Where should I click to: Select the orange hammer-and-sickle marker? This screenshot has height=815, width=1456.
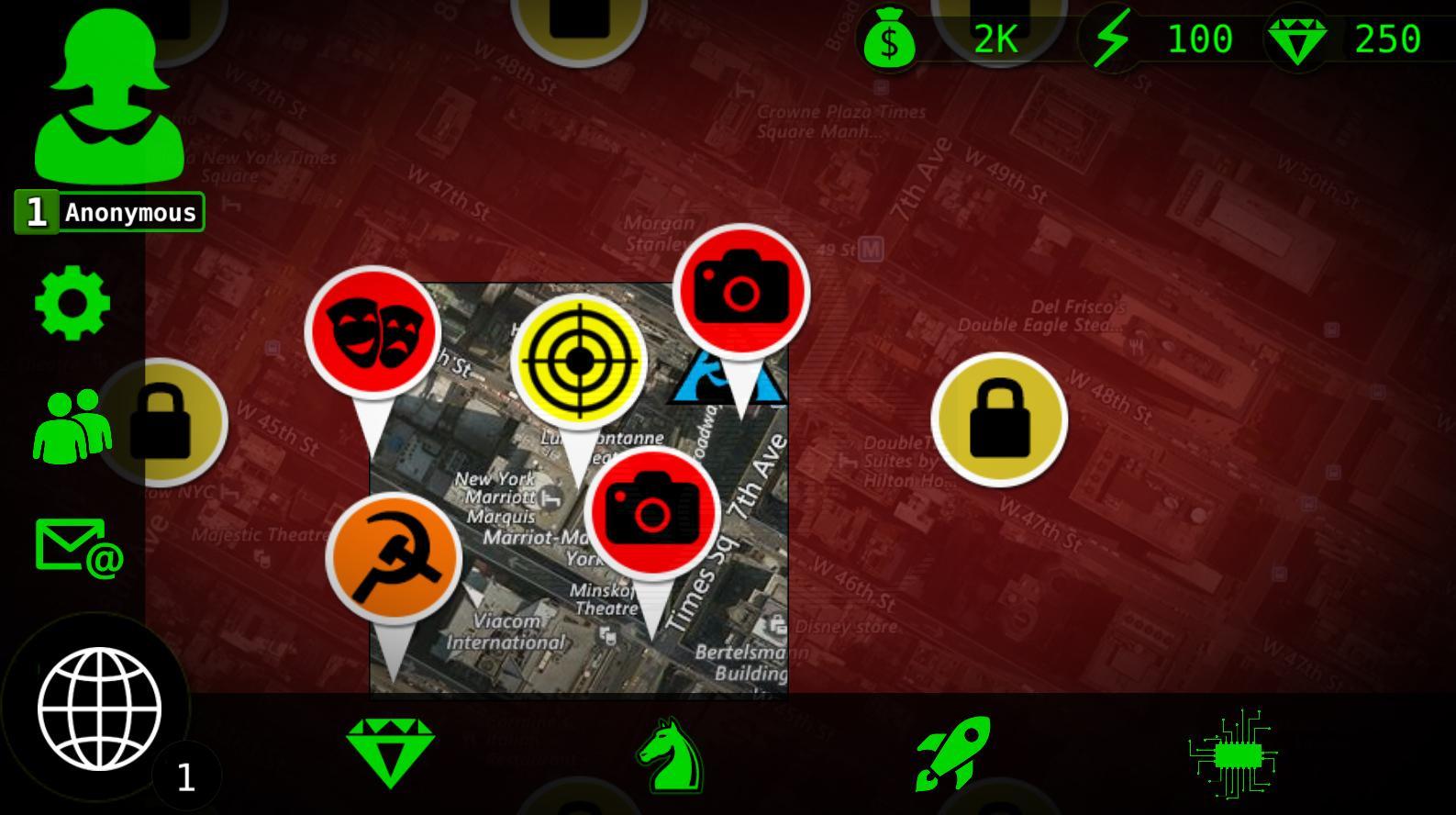click(396, 558)
